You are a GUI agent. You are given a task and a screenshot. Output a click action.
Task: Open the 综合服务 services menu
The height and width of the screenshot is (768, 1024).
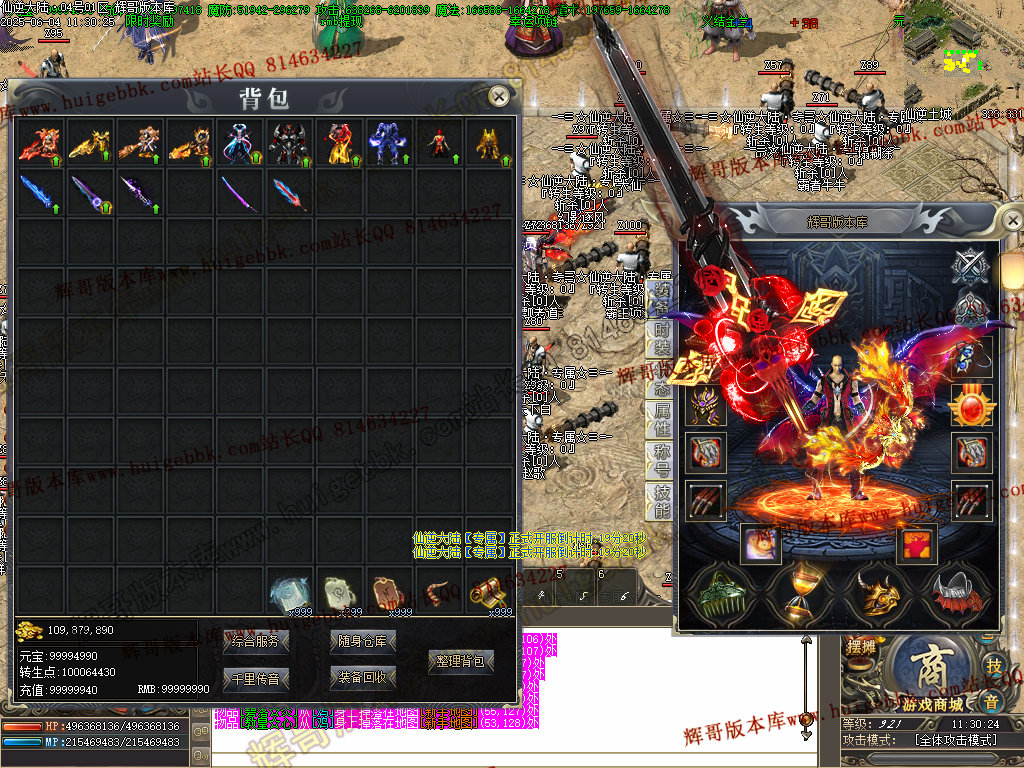pyautogui.click(x=256, y=641)
